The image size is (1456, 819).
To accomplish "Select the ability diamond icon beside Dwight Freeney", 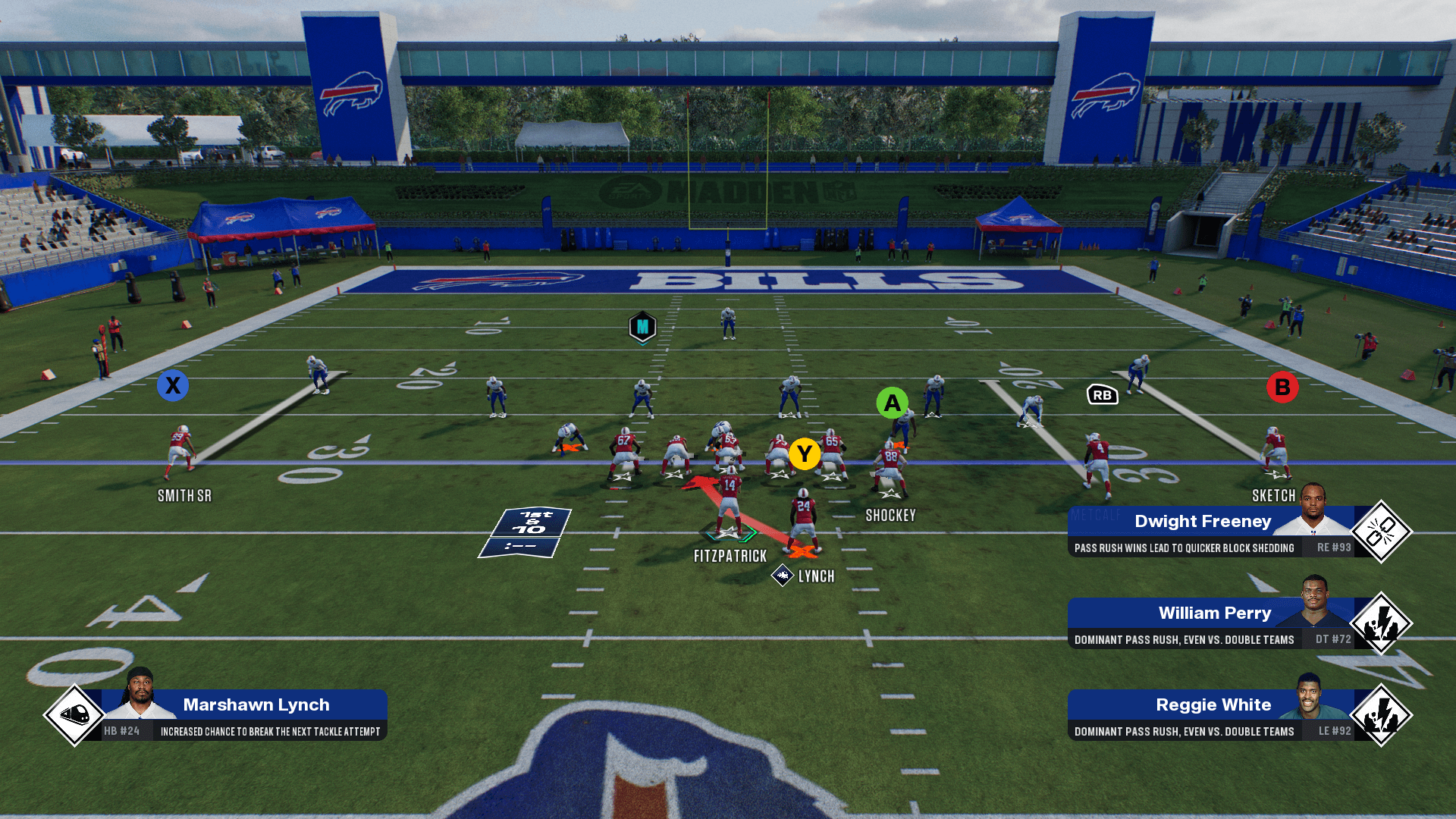I will point(1381,532).
